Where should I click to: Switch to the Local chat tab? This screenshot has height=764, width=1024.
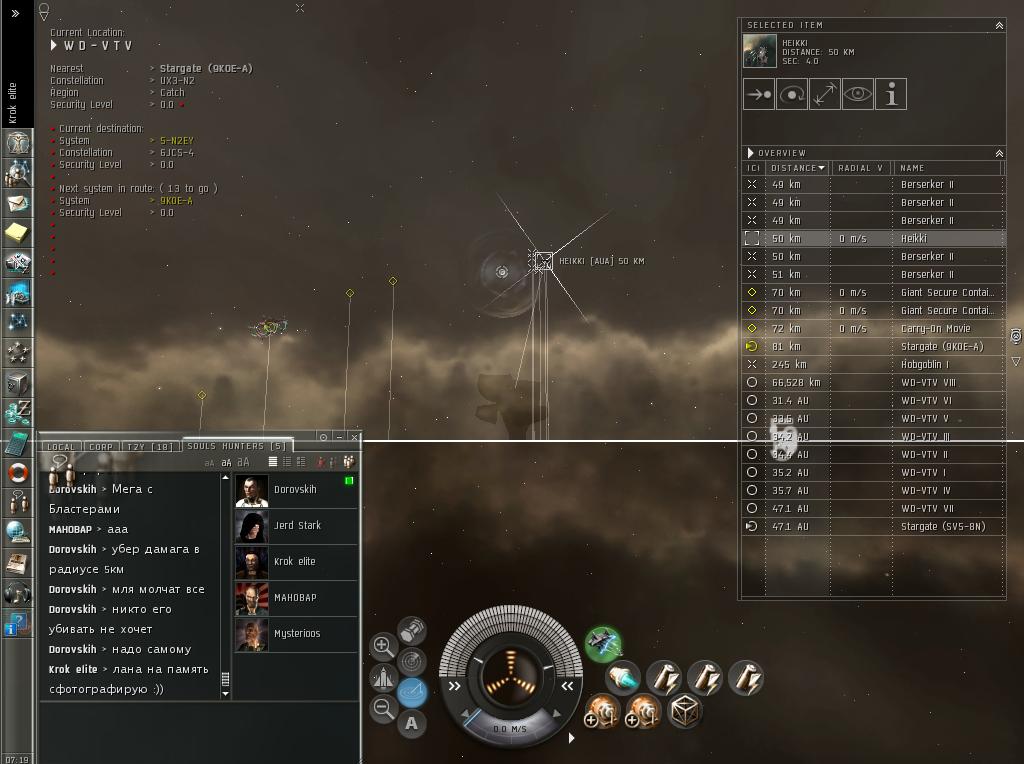[x=61, y=447]
